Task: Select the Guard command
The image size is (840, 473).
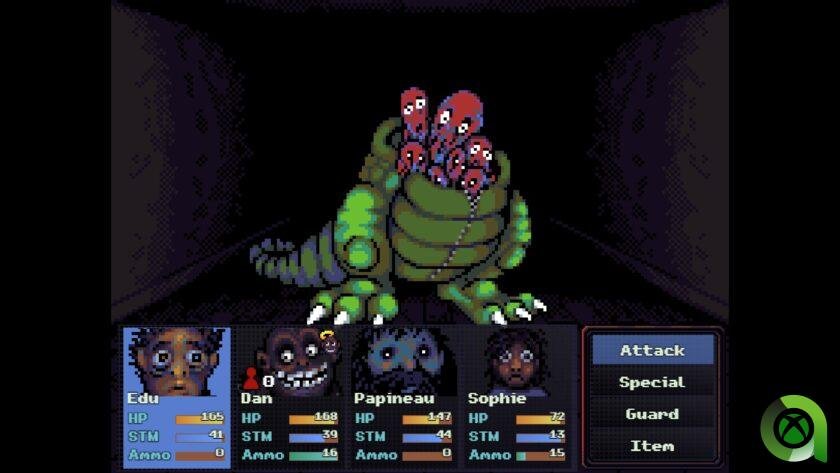Action: pyautogui.click(x=652, y=414)
